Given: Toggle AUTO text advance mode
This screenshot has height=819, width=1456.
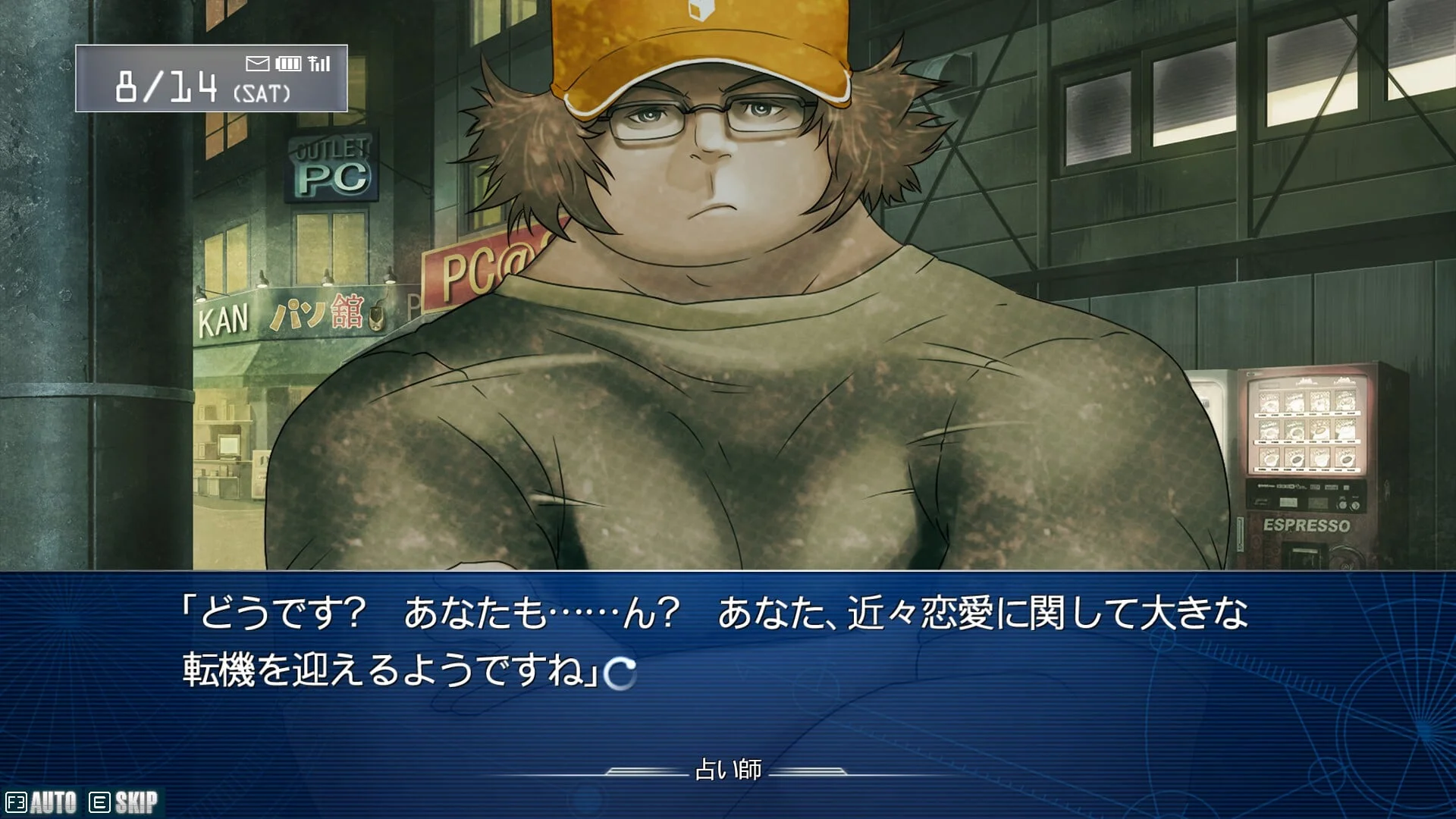Looking at the screenshot, I should pos(42,802).
